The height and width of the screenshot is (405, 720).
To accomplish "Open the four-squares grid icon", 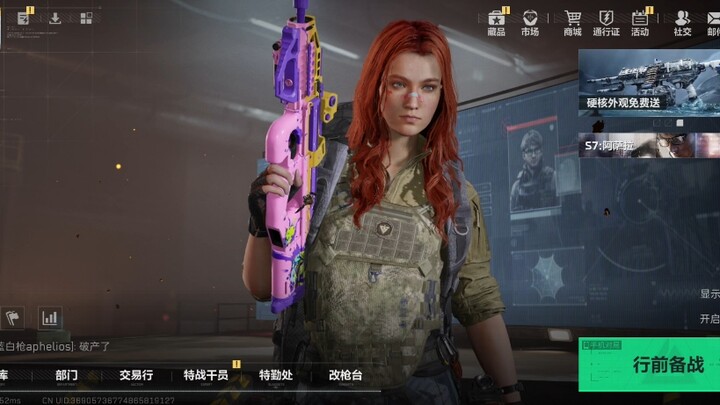I will 86,18.
